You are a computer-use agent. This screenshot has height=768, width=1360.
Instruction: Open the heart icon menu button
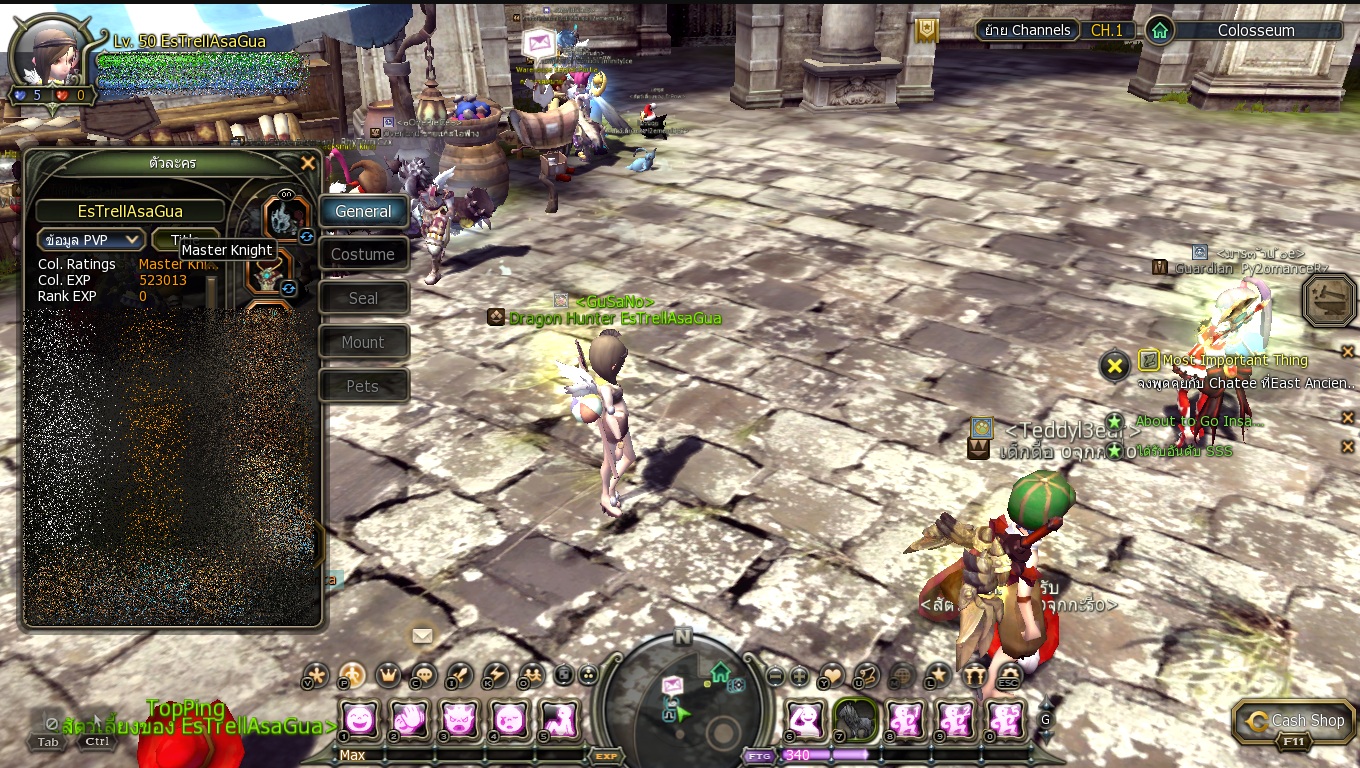point(831,676)
